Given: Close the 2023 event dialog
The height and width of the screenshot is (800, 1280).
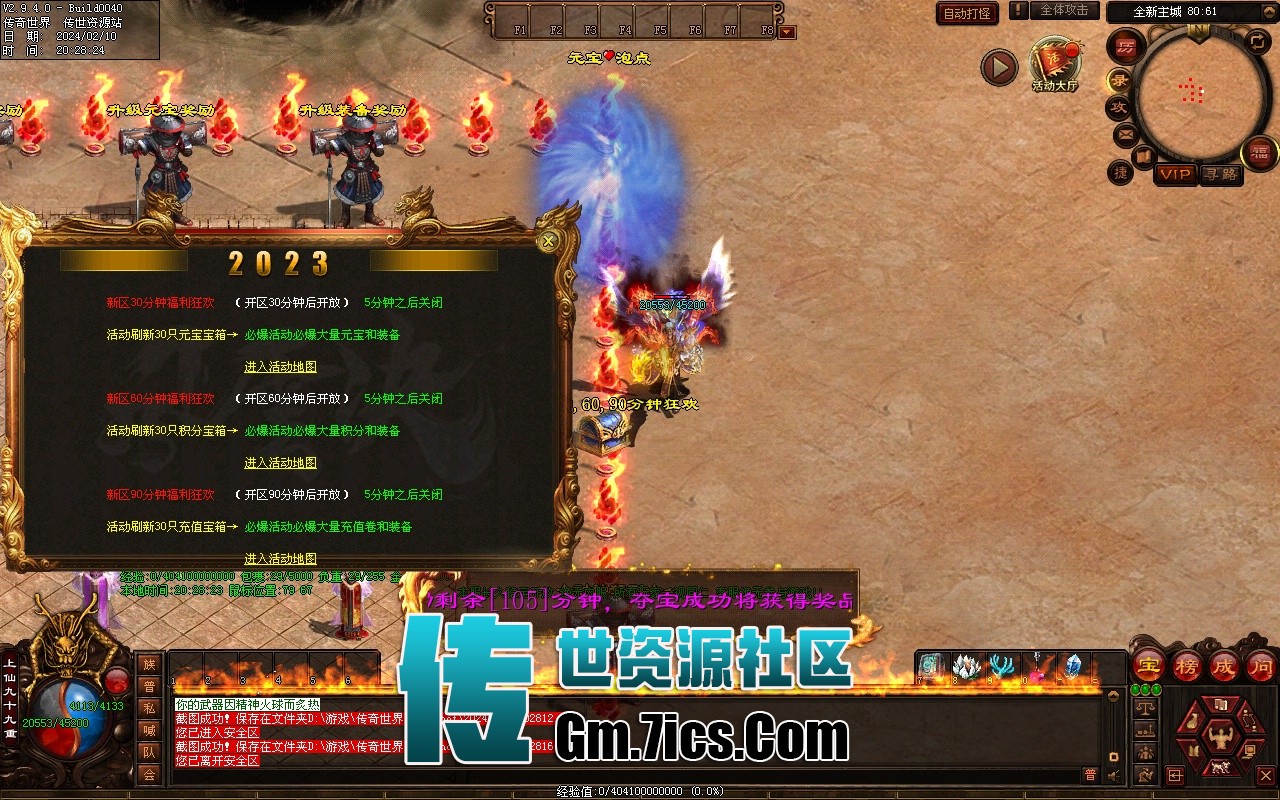Looking at the screenshot, I should click(548, 241).
